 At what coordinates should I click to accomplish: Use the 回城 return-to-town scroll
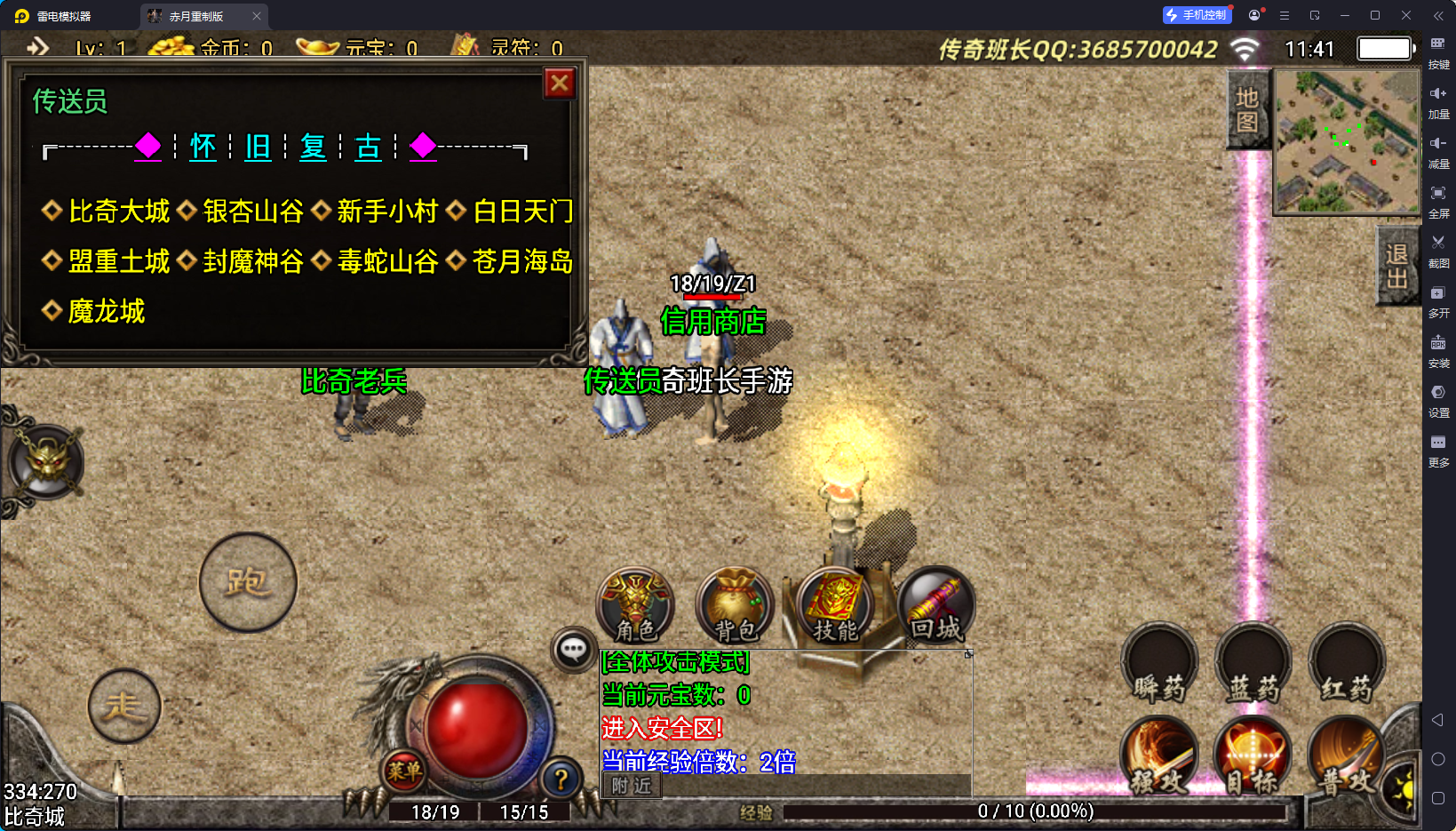935,605
